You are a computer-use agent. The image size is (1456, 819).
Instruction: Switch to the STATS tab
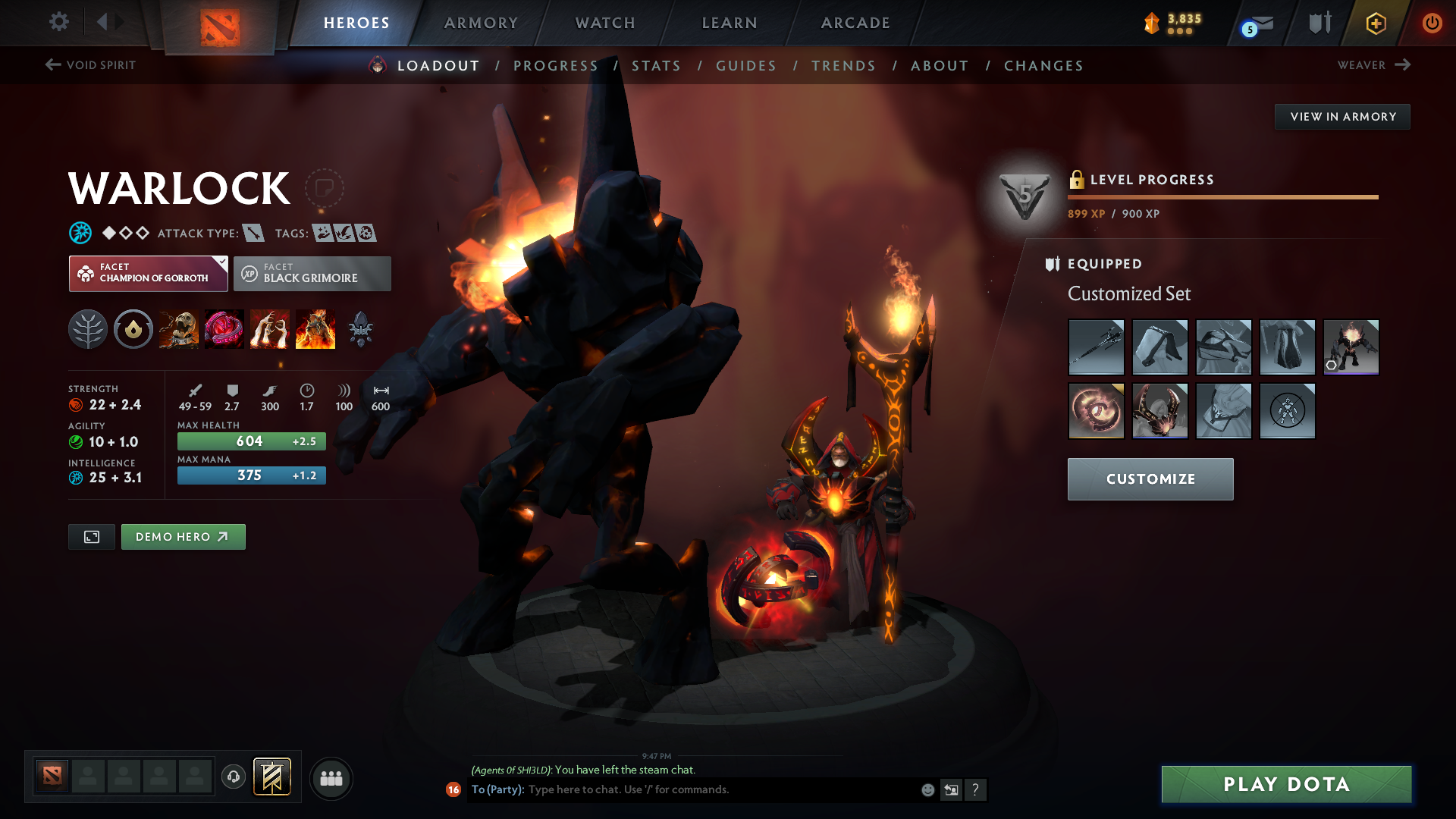[656, 65]
